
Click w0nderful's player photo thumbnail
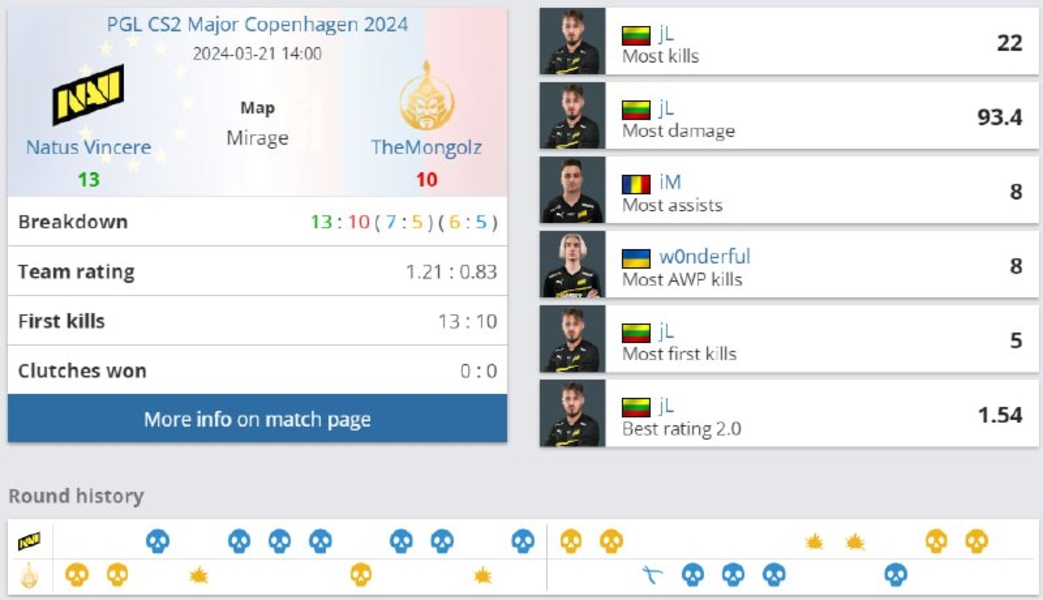(x=573, y=265)
